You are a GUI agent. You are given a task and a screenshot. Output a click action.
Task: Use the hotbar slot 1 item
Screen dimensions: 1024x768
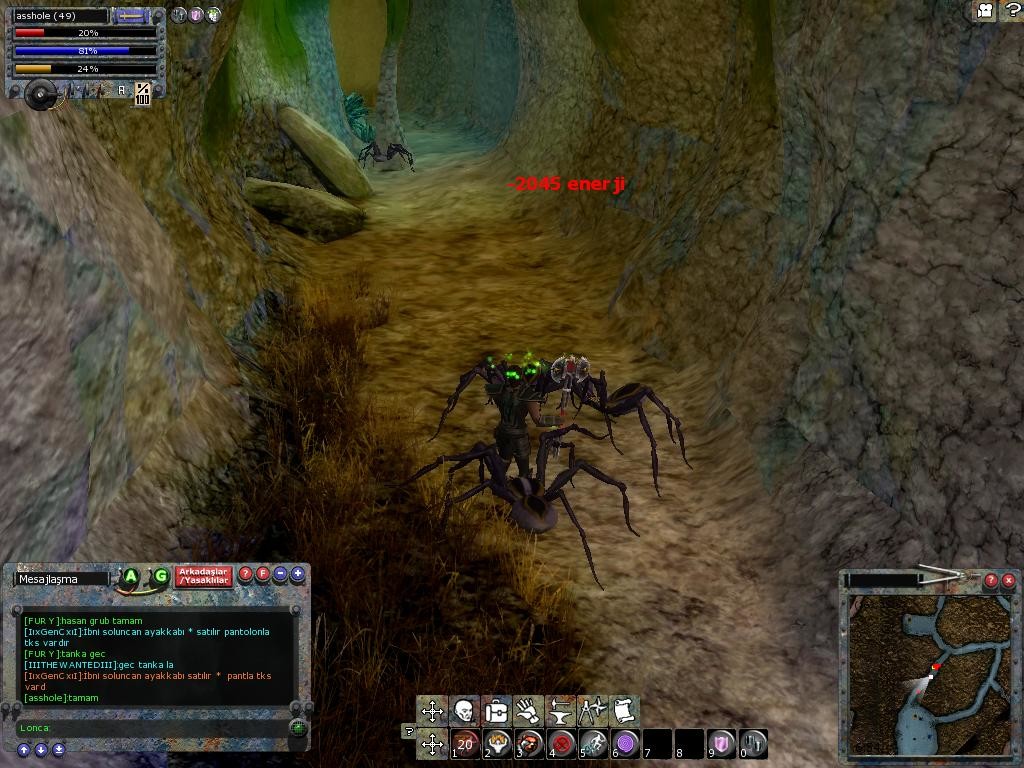465,744
